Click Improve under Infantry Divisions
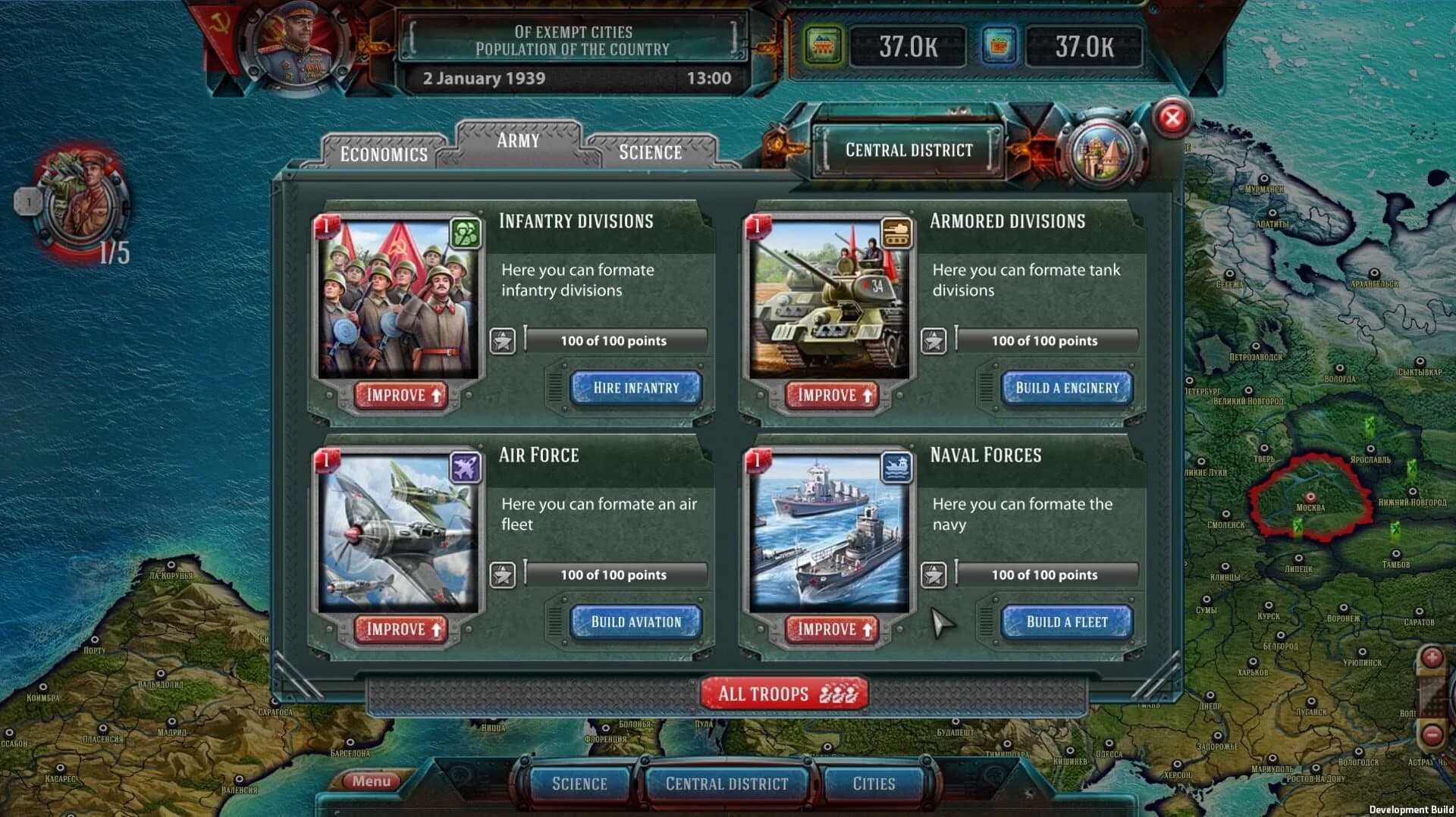Viewport: 1456px width, 817px height. [x=400, y=395]
